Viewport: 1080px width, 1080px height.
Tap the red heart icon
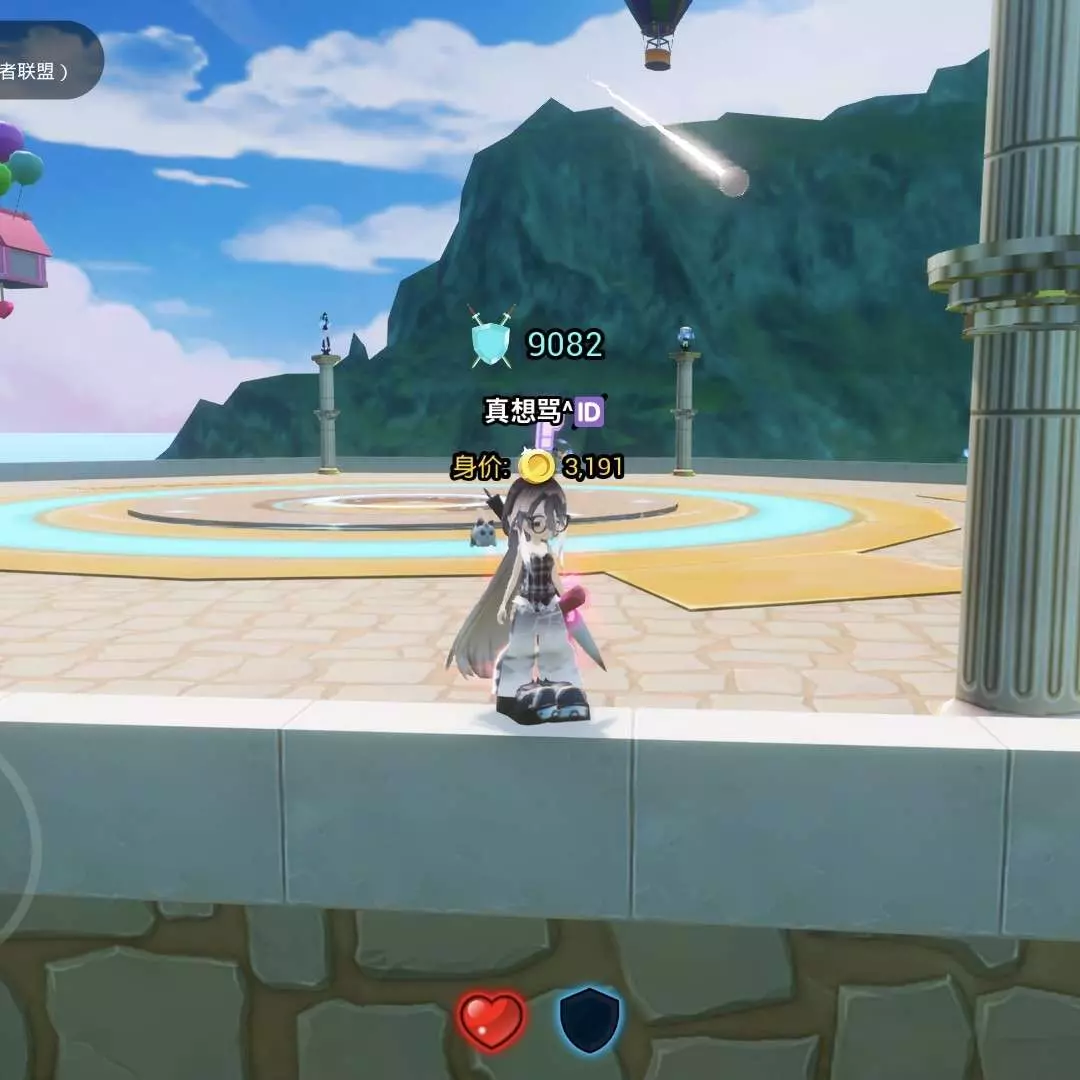pos(492,1021)
